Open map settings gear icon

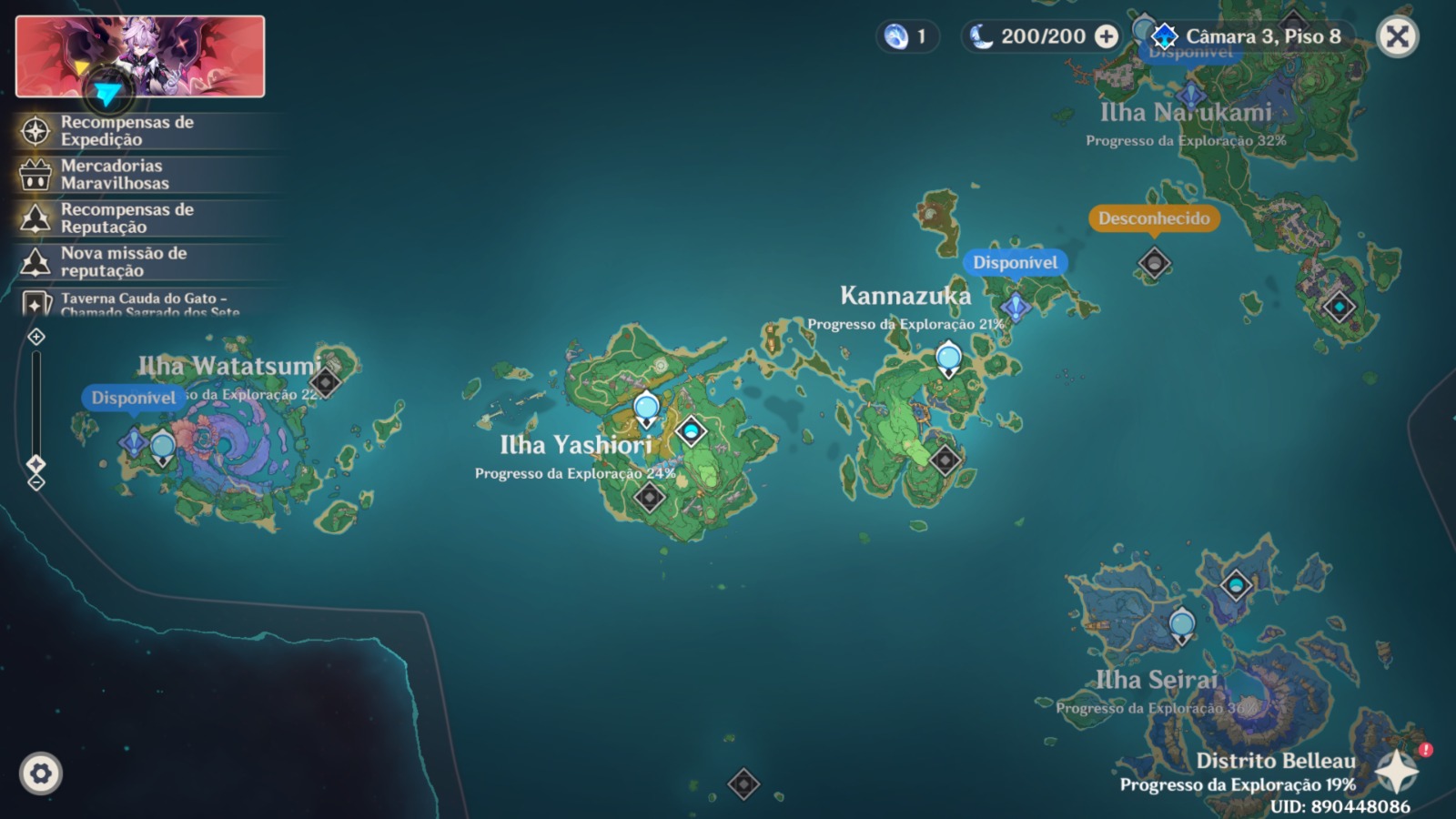pyautogui.click(x=41, y=773)
